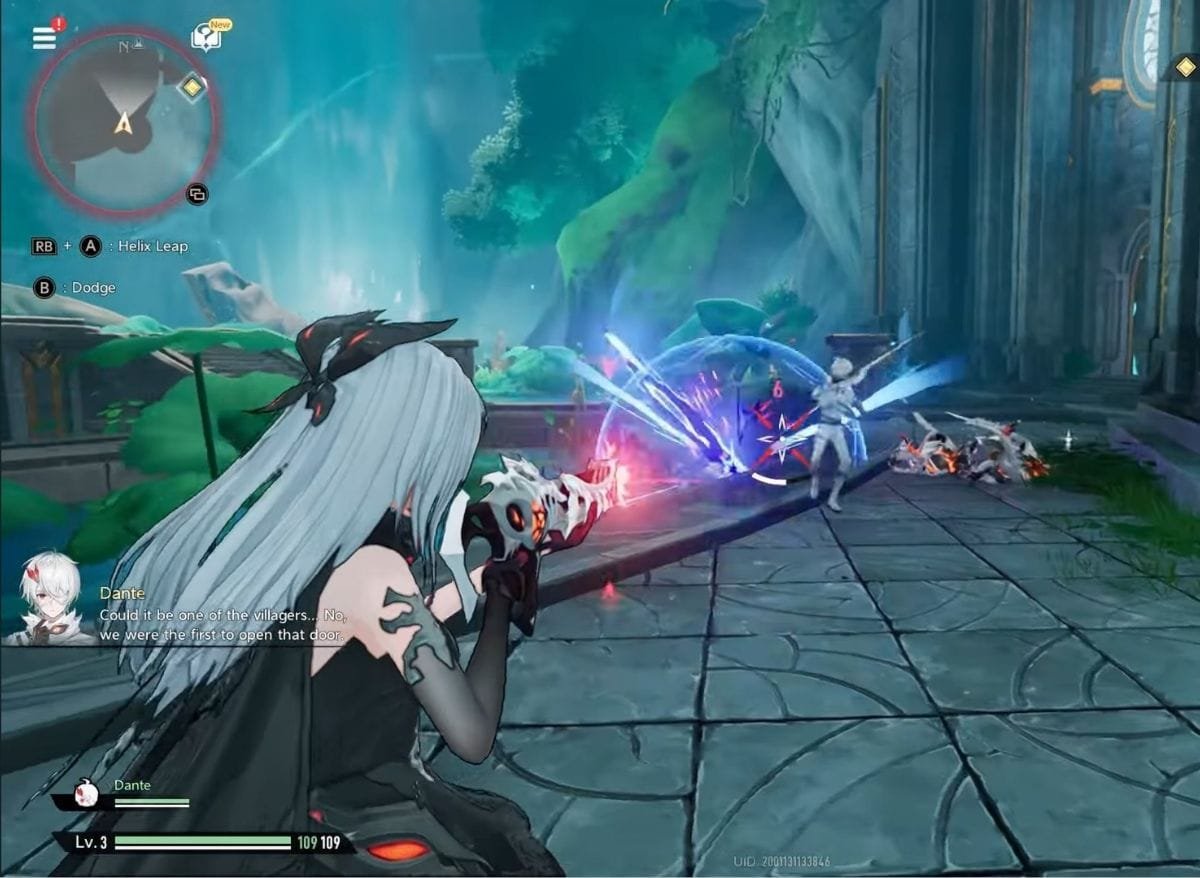The image size is (1200, 878).
Task: Click Dante's dialogue portrait
Action: click(x=46, y=596)
